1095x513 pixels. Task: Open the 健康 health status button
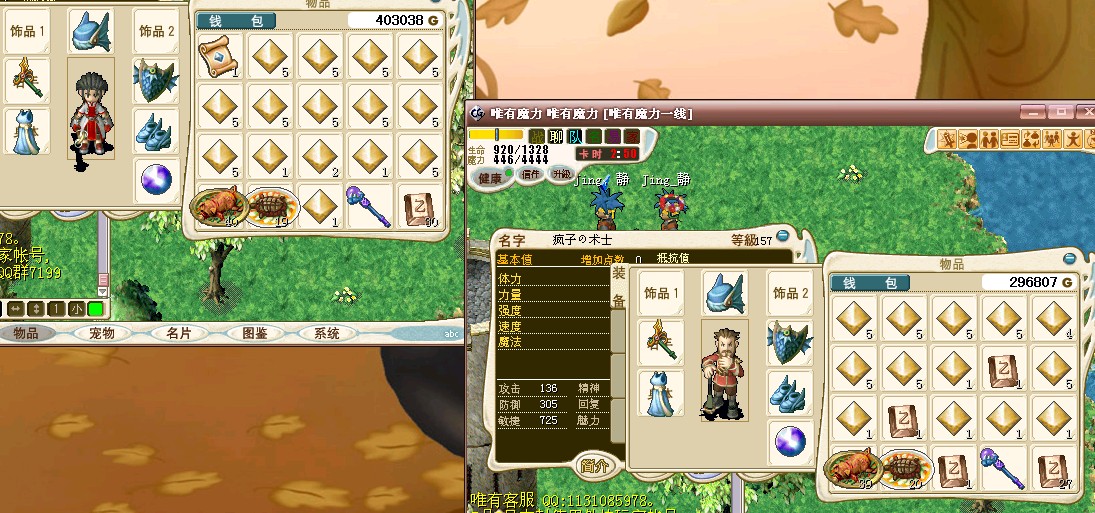pos(492,175)
